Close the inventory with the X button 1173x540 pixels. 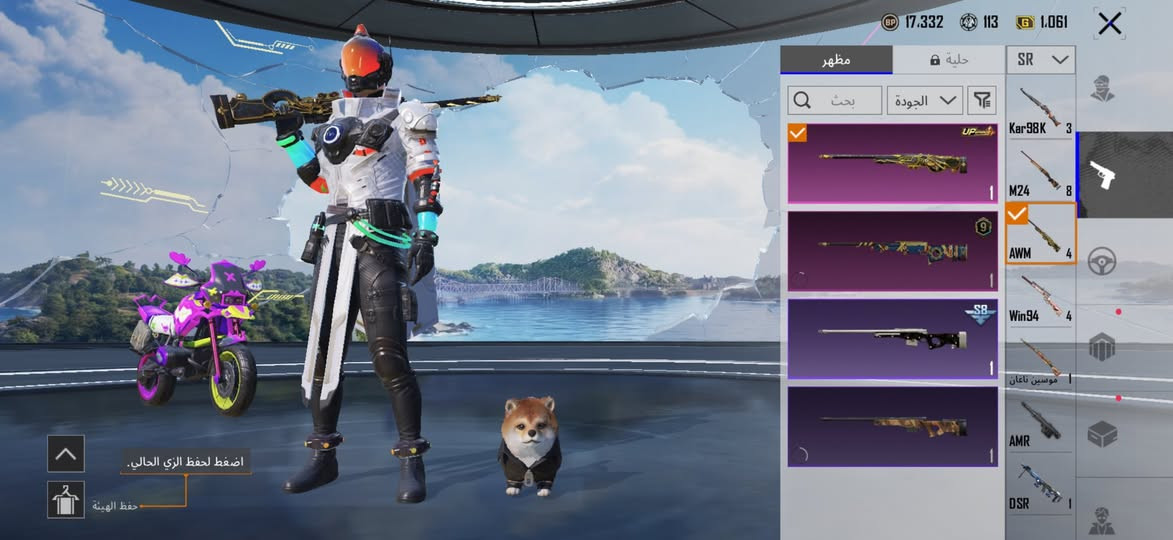click(x=1109, y=23)
